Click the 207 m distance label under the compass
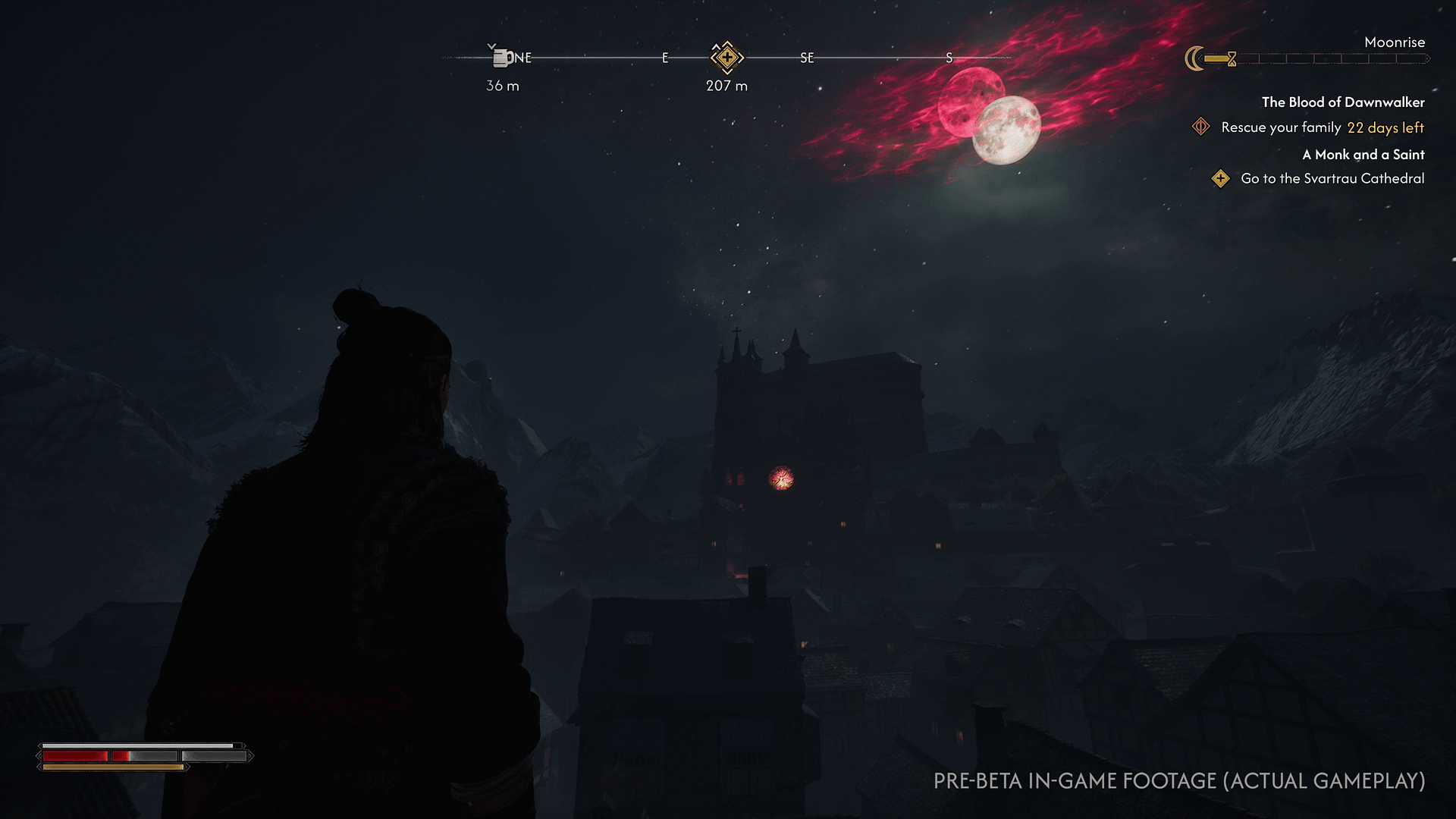 (725, 86)
